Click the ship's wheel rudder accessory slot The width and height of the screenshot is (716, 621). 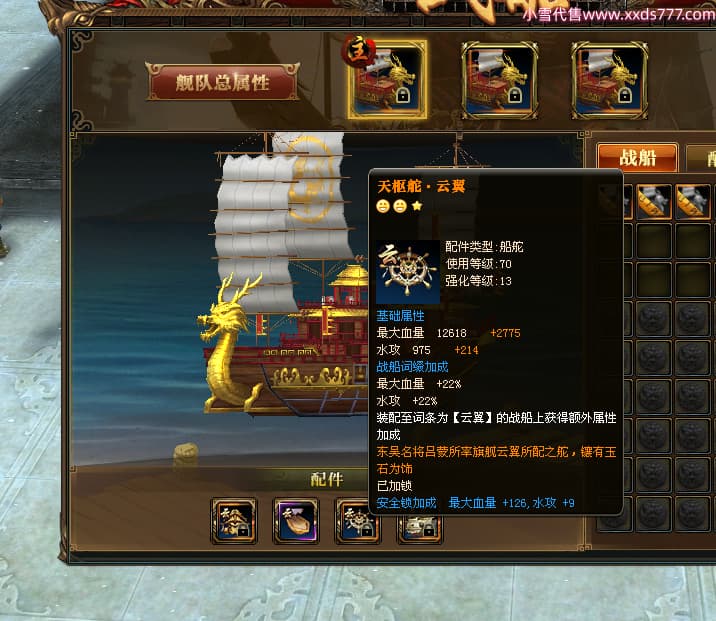pos(356,521)
